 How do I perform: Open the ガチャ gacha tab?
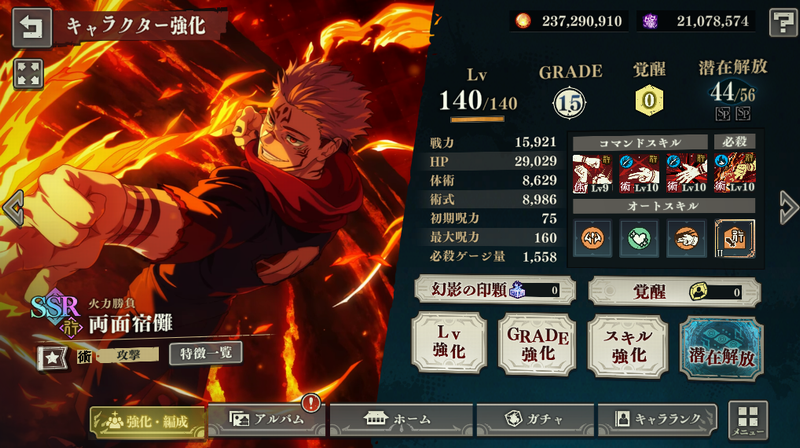click(x=531, y=420)
